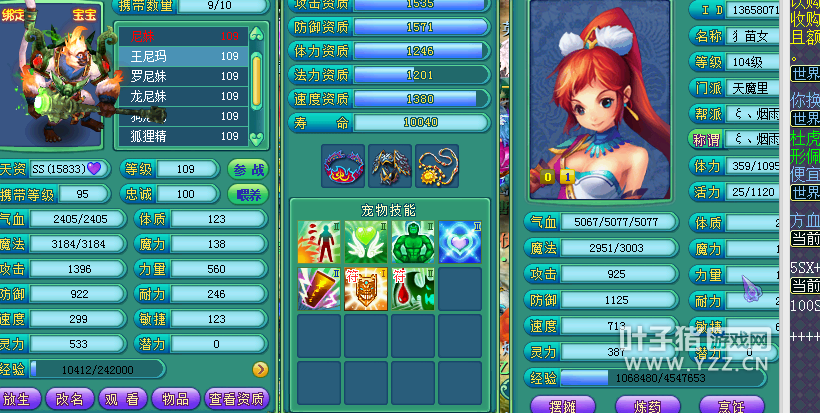820x413 pixels.
Task: Release the pet with 放生 button
Action: [x=21, y=398]
